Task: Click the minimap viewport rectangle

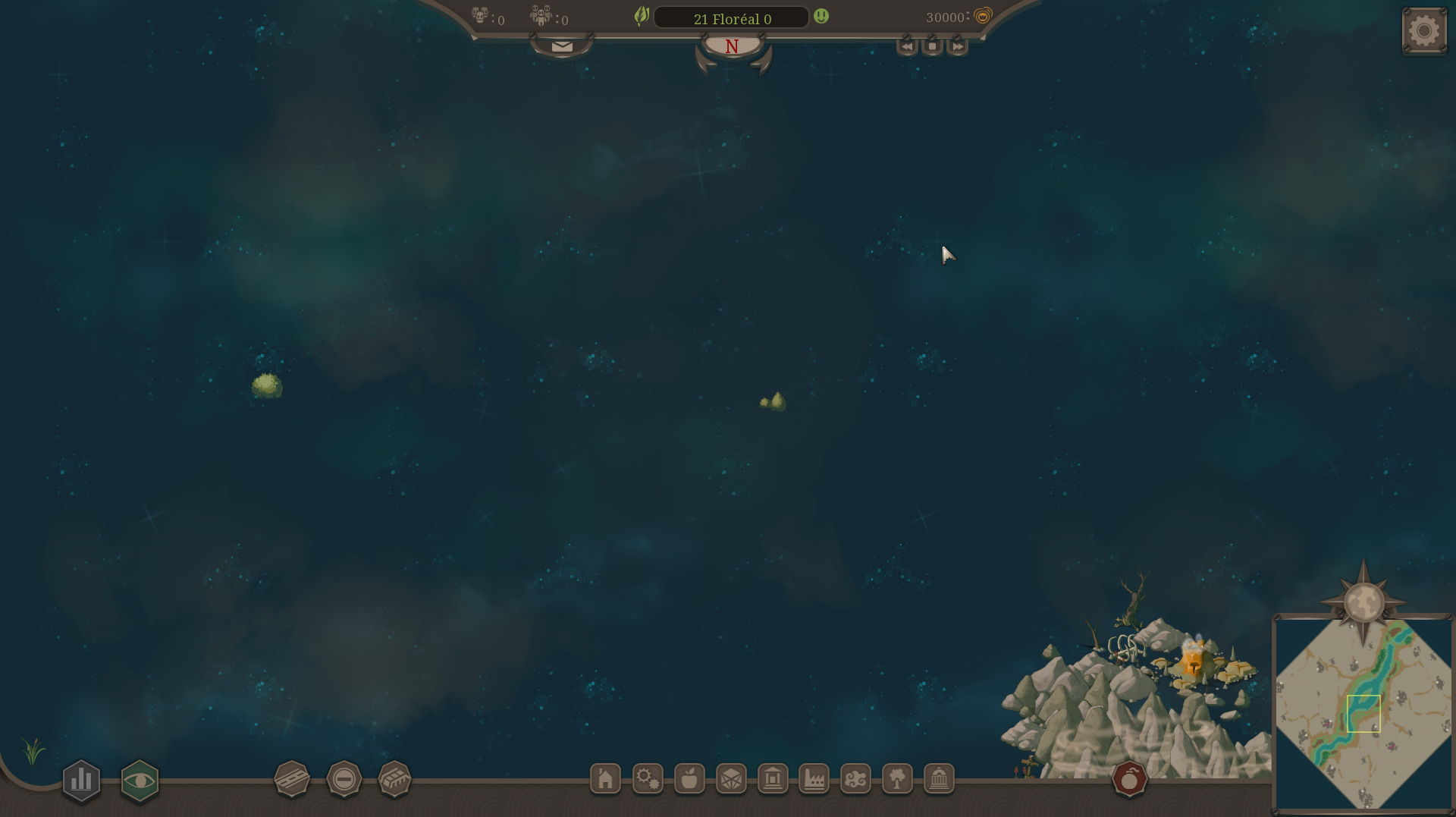Action: point(1363,712)
